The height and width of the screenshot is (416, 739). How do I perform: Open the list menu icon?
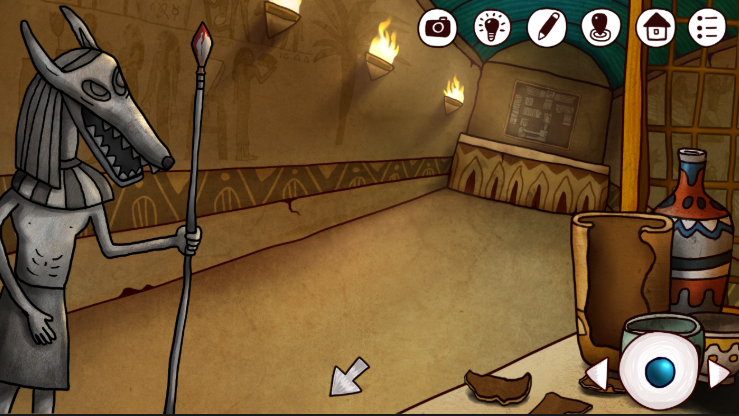pyautogui.click(x=707, y=27)
